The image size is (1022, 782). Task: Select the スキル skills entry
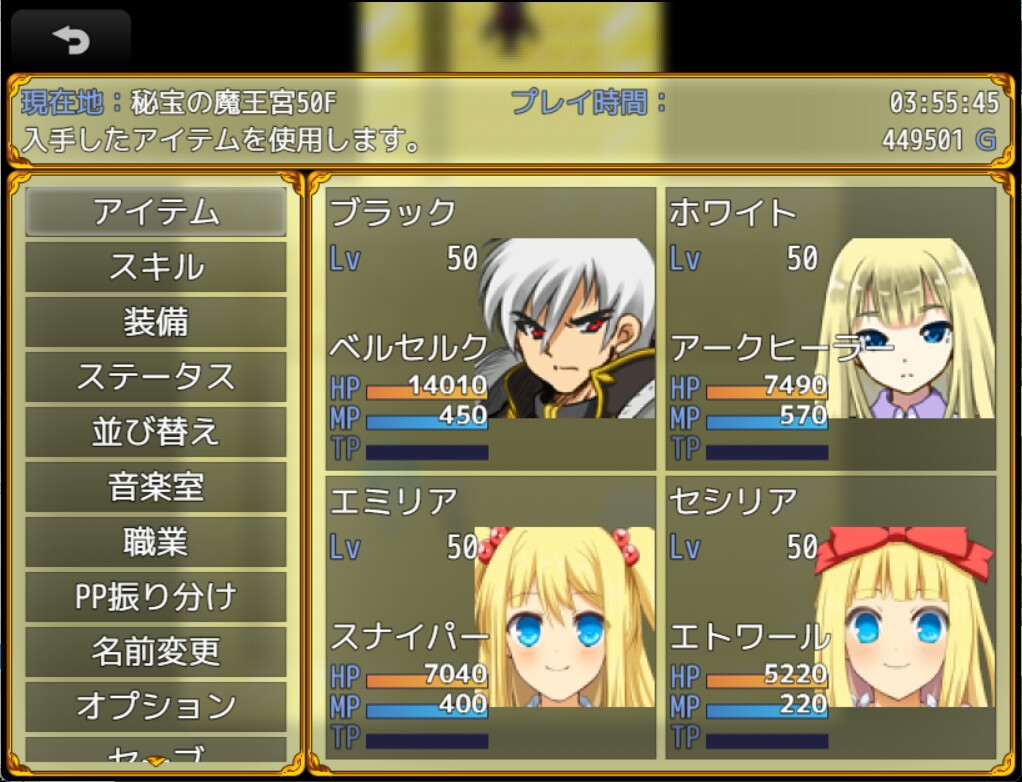[156, 267]
